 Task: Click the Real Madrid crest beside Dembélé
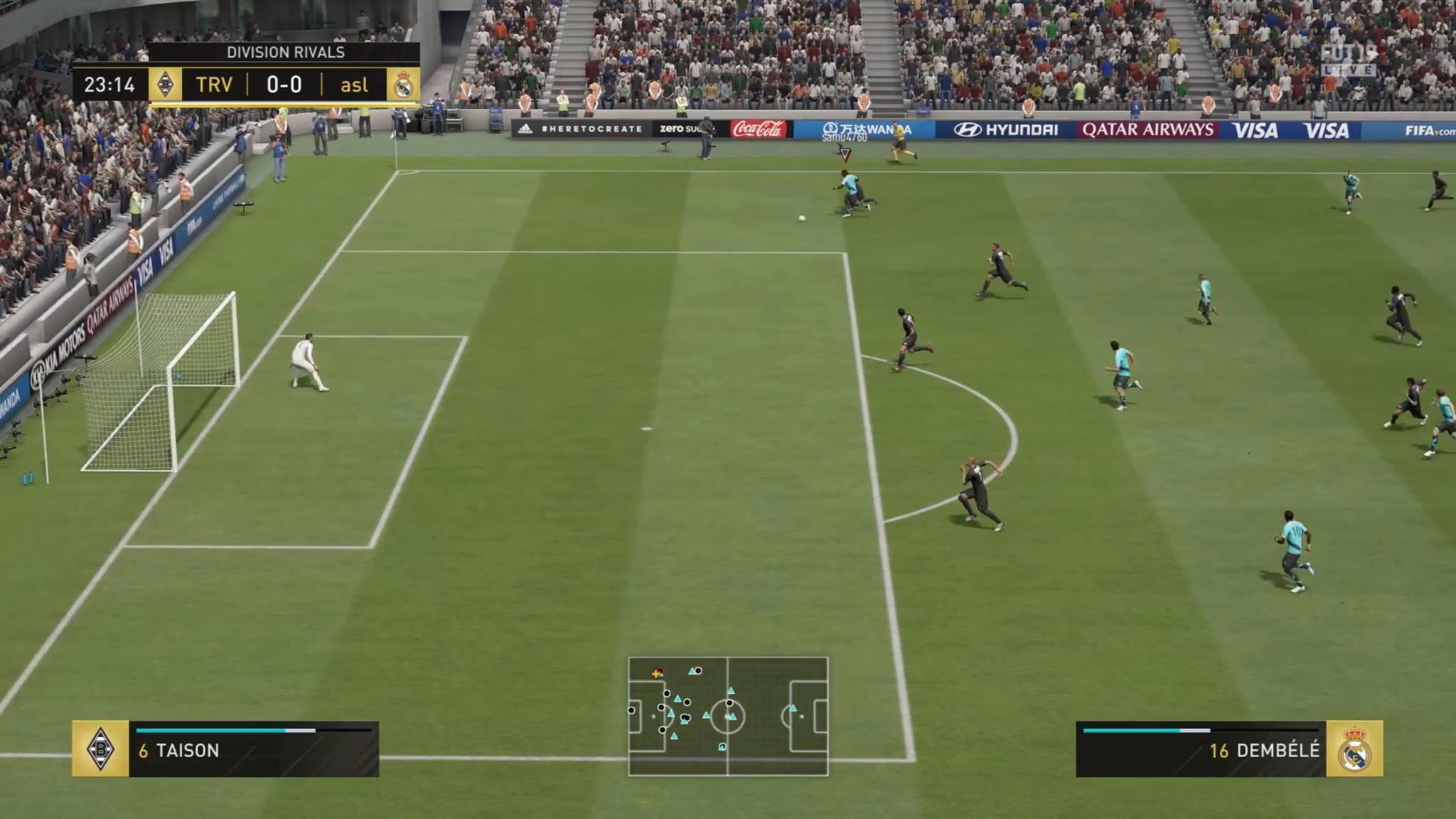pos(1354,749)
